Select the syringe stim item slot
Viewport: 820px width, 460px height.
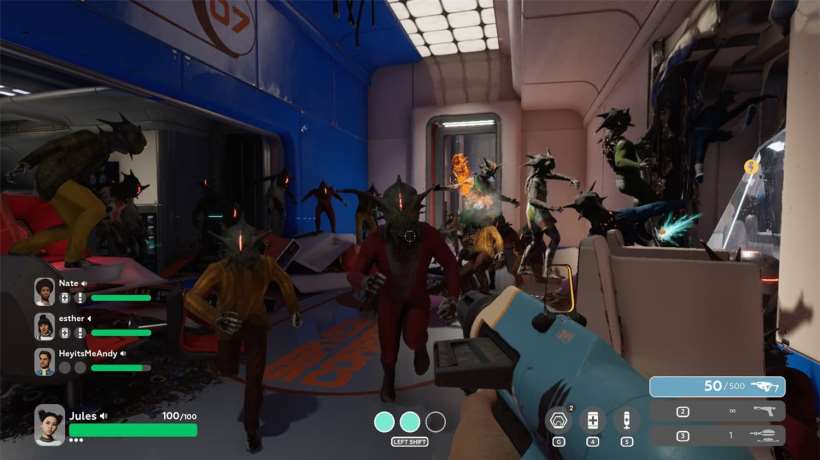(627, 420)
